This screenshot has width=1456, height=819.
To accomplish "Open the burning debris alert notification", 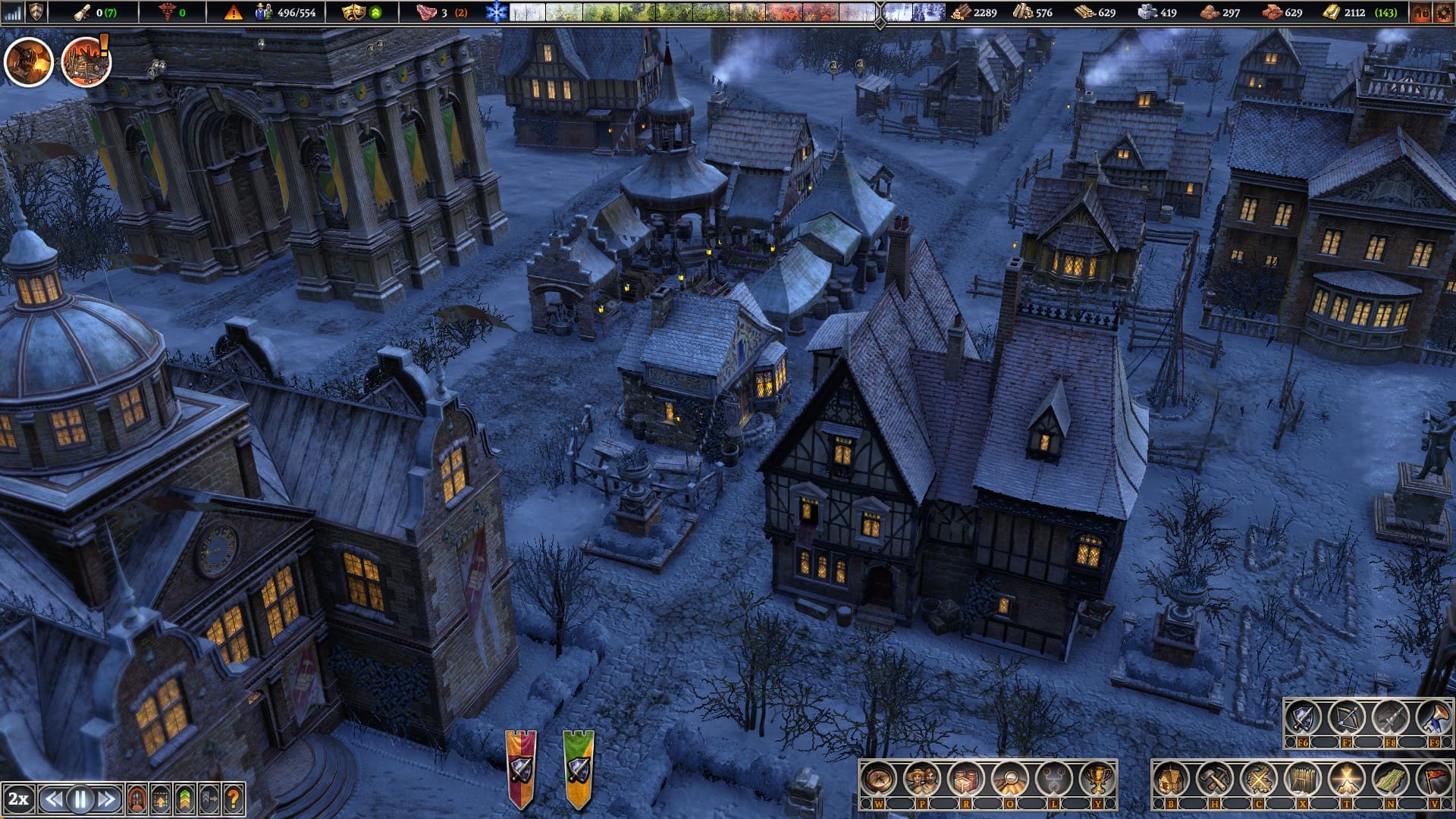I will [x=86, y=62].
